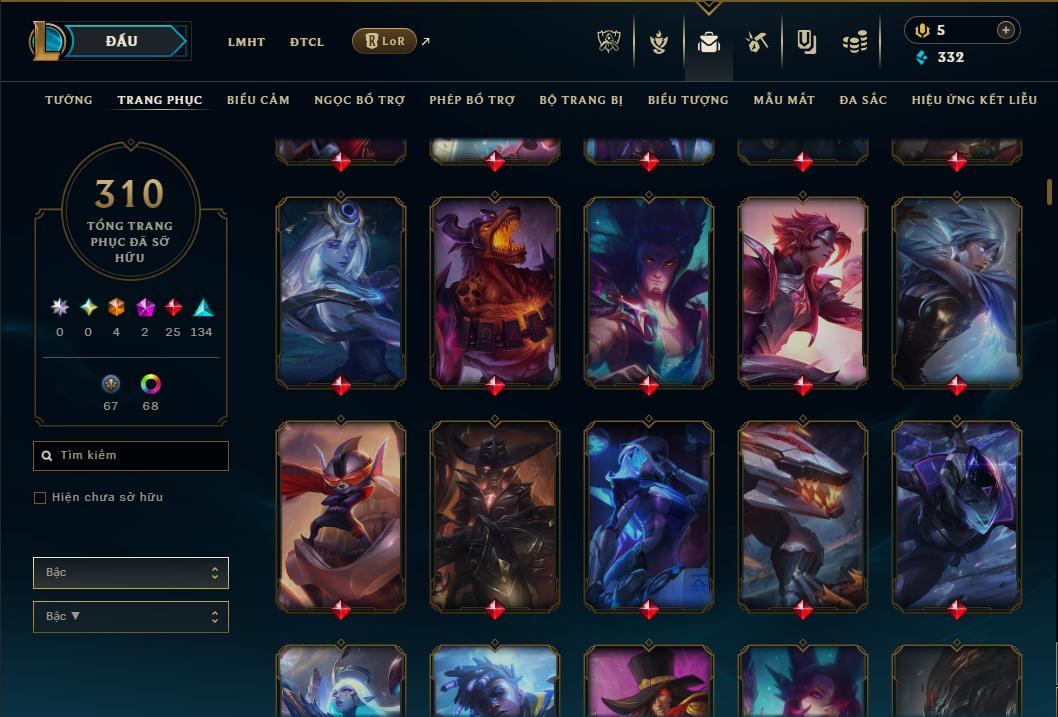Image resolution: width=1058 pixels, height=717 pixels.
Task: Open the loot coins stack icon
Action: click(x=854, y=42)
